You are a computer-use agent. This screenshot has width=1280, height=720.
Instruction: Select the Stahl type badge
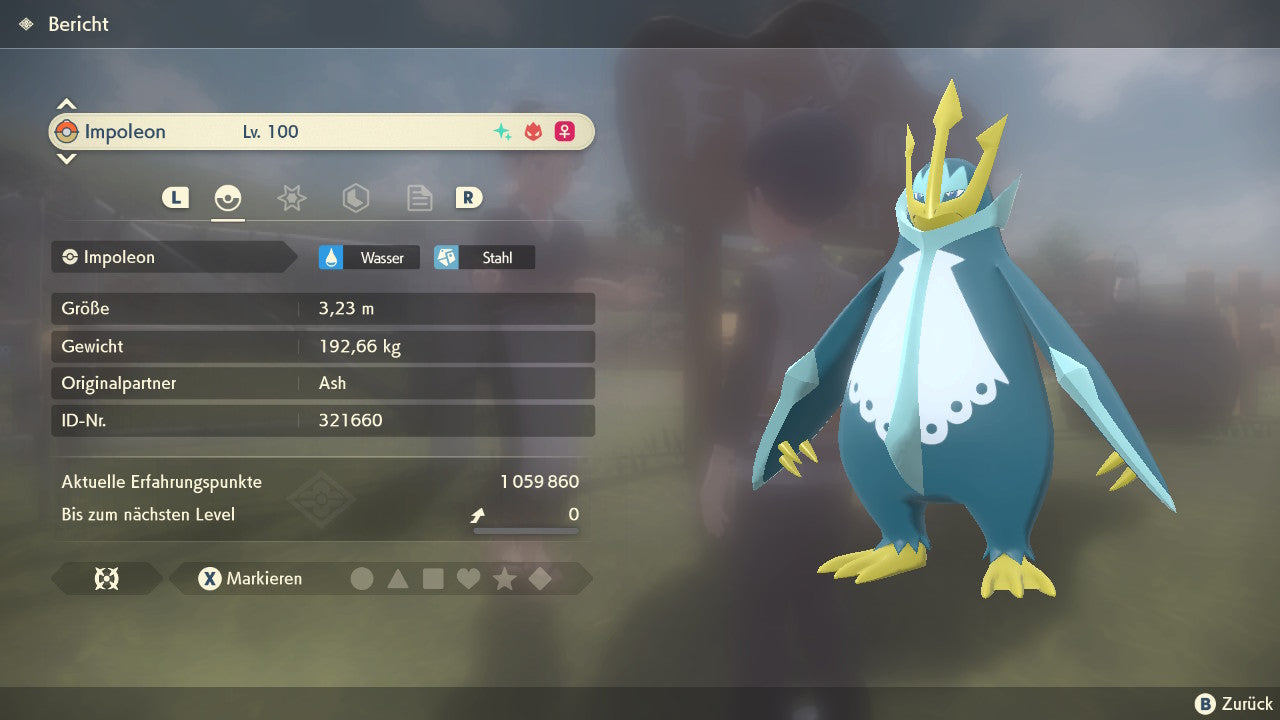pos(484,258)
